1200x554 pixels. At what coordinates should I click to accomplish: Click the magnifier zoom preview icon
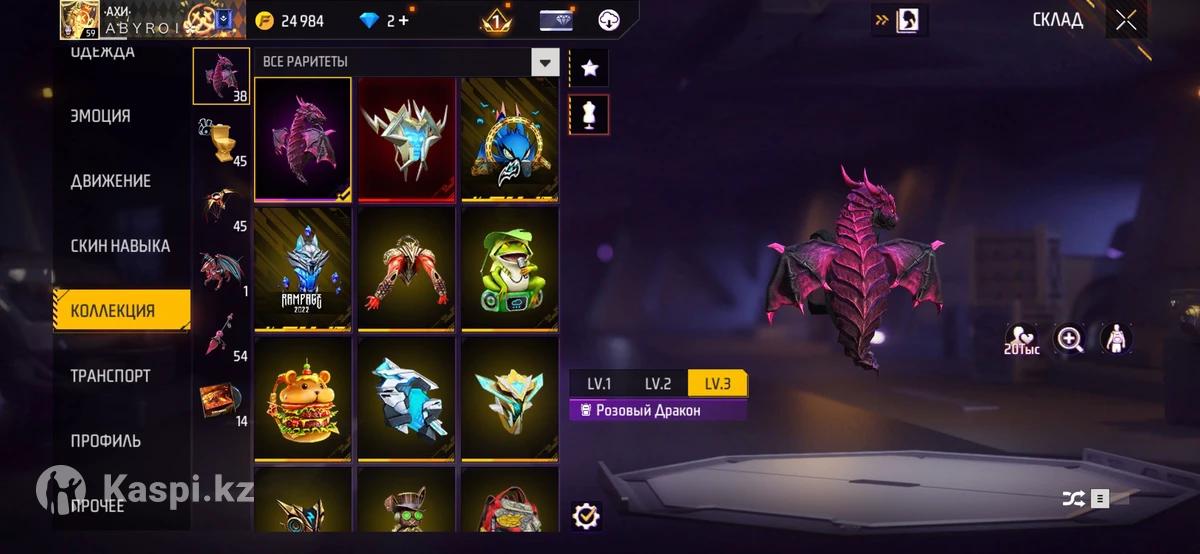click(x=1069, y=339)
